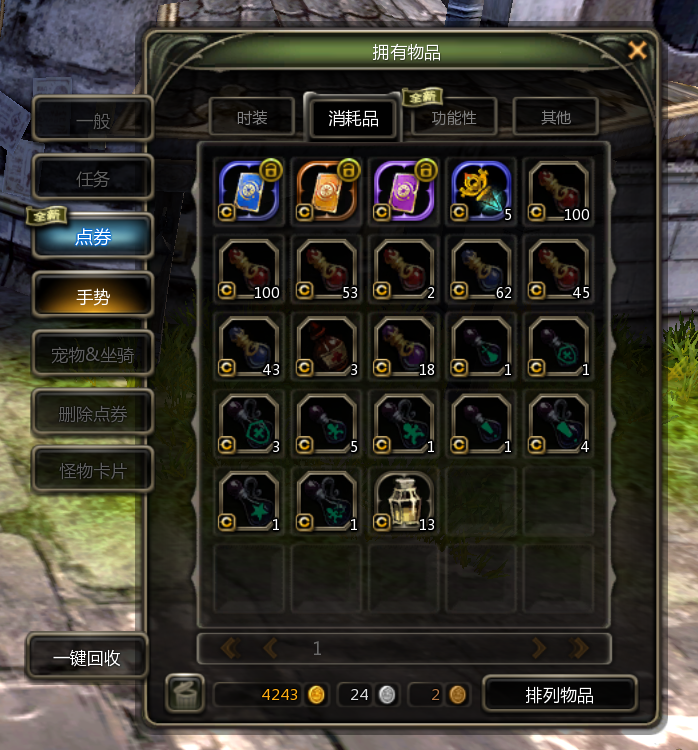
Task: Click the 一键回收 button
Action: point(87,657)
